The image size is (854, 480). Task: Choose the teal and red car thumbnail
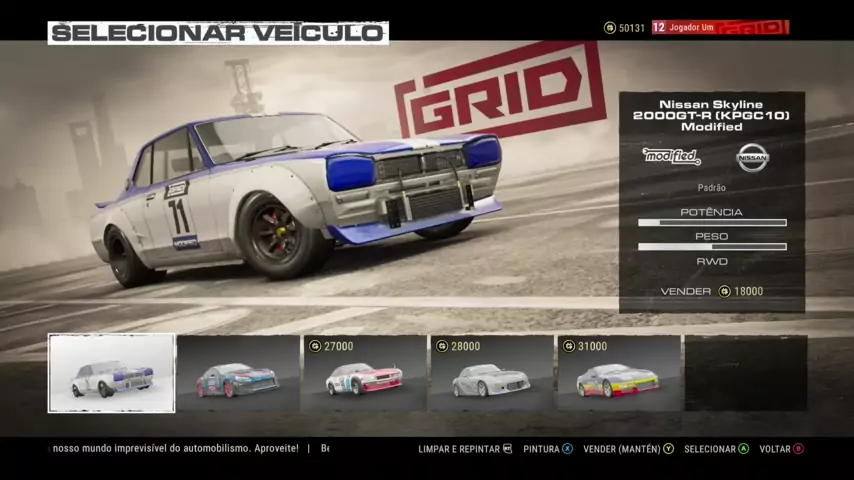coord(238,374)
